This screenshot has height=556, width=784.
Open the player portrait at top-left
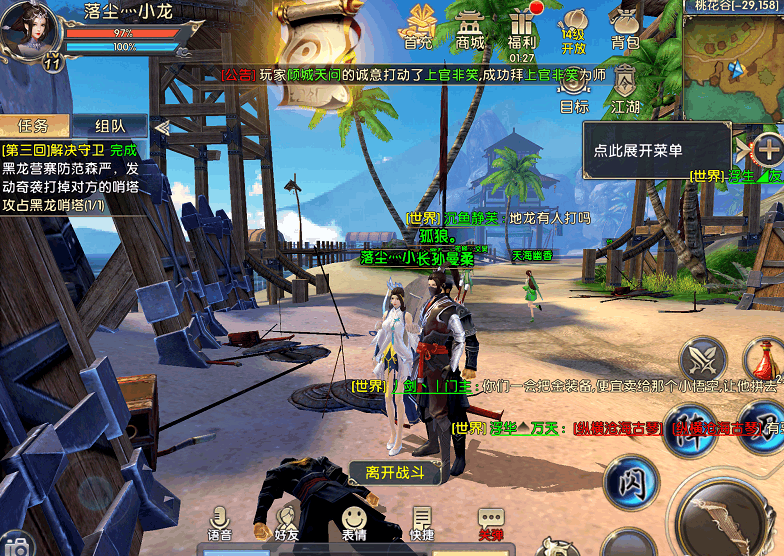coord(28,30)
